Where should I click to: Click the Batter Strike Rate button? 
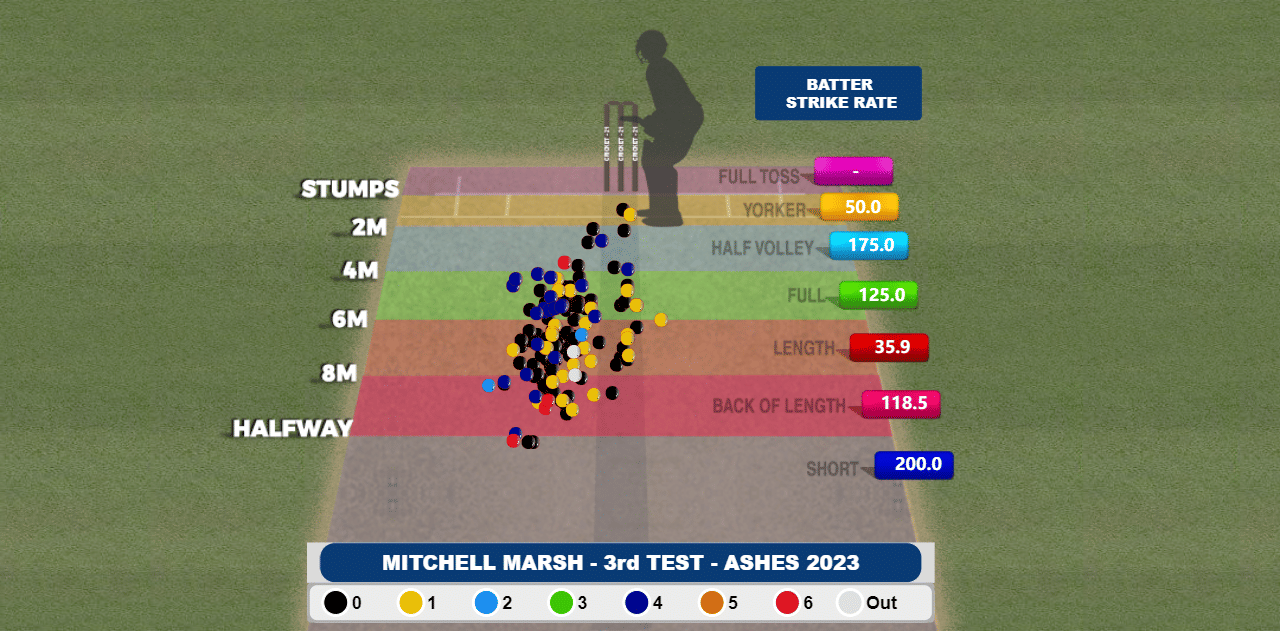click(838, 93)
